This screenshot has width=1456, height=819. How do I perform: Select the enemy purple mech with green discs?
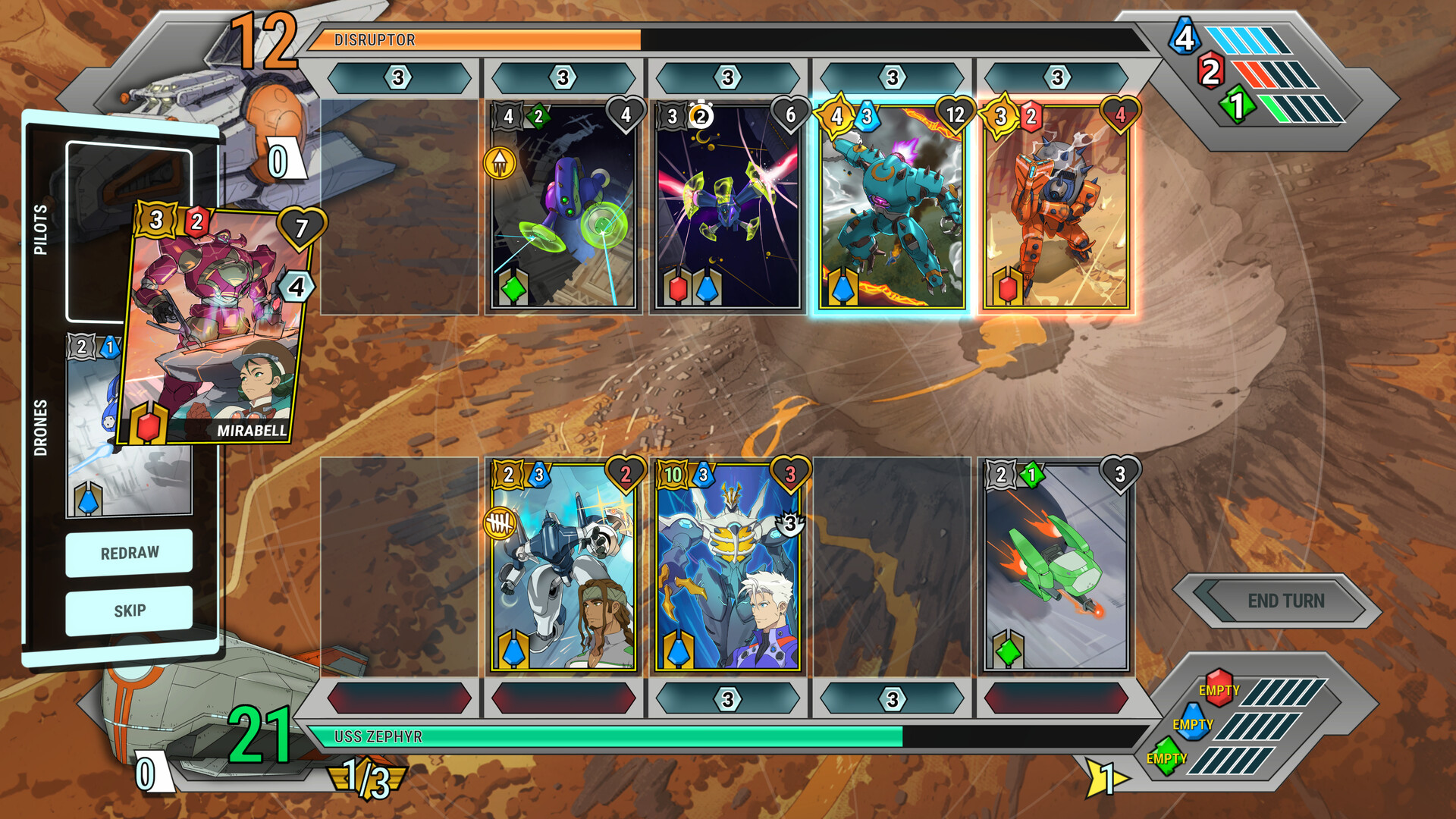(x=563, y=209)
